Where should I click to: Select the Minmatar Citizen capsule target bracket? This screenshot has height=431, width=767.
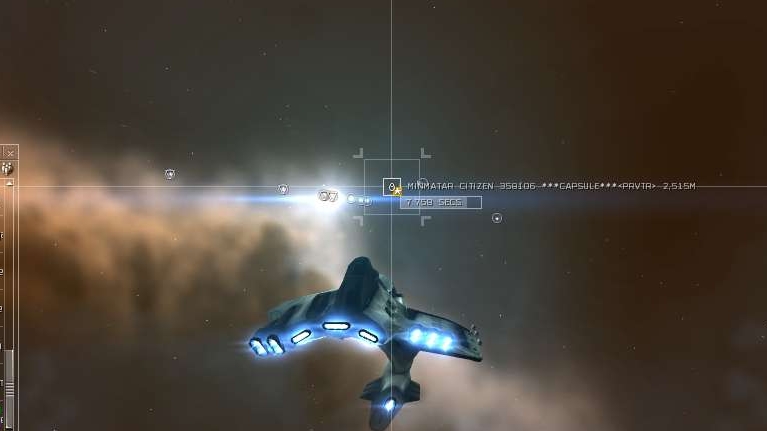pyautogui.click(x=391, y=187)
